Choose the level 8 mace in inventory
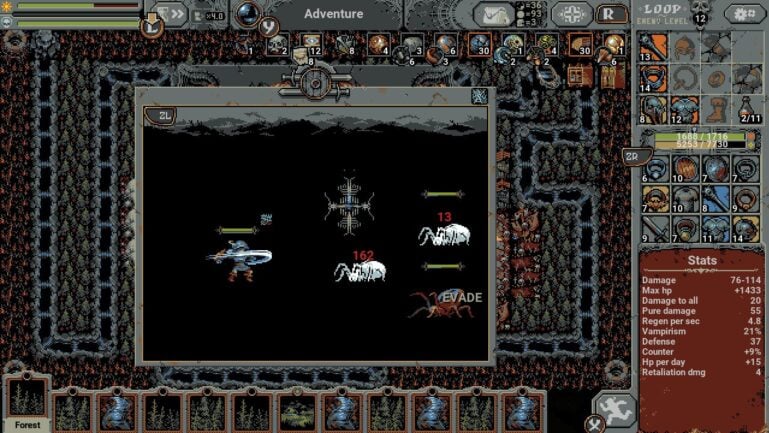Viewport: 769px width, 433px height. (717, 199)
